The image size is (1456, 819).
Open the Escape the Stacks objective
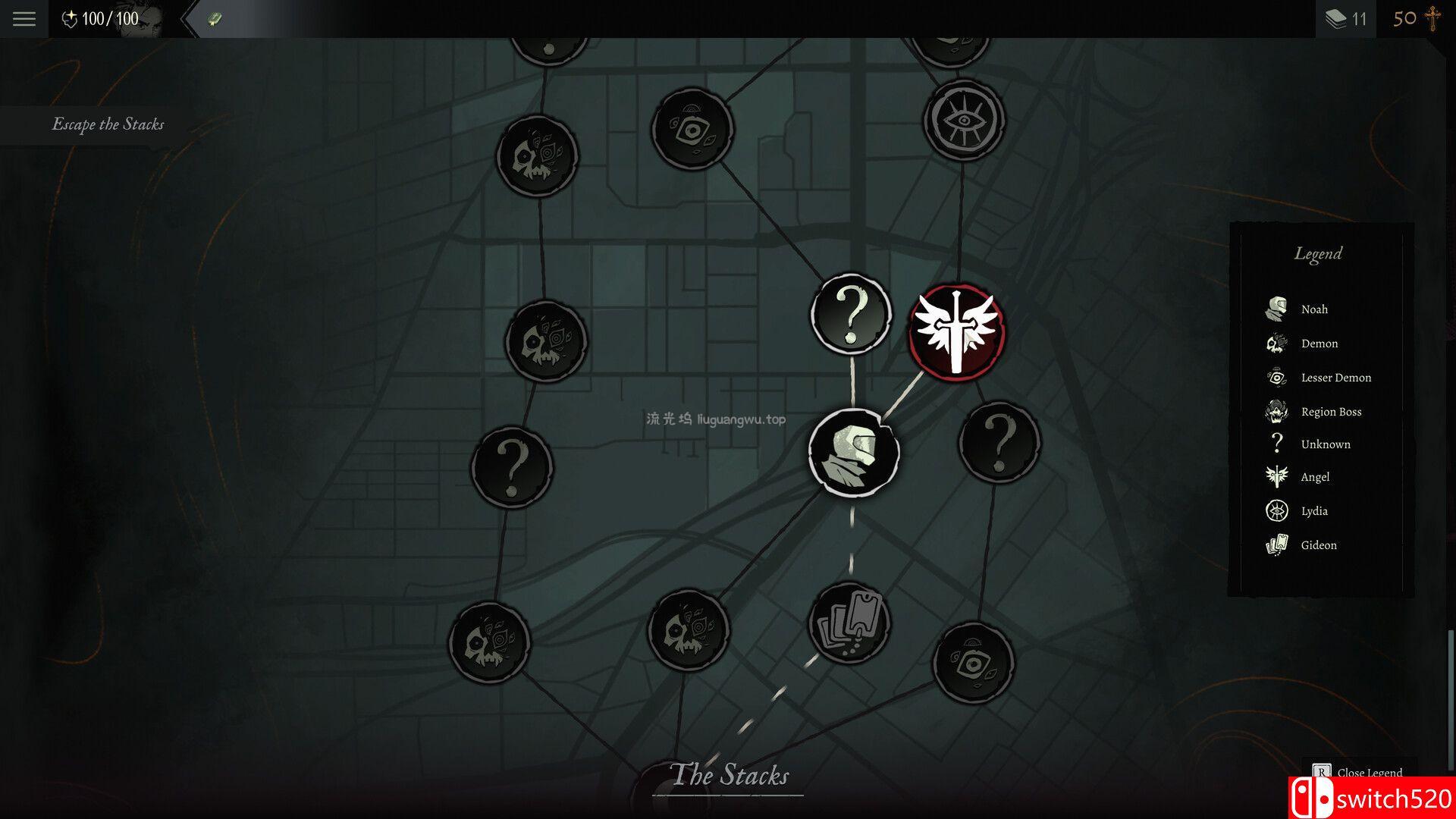(x=108, y=124)
